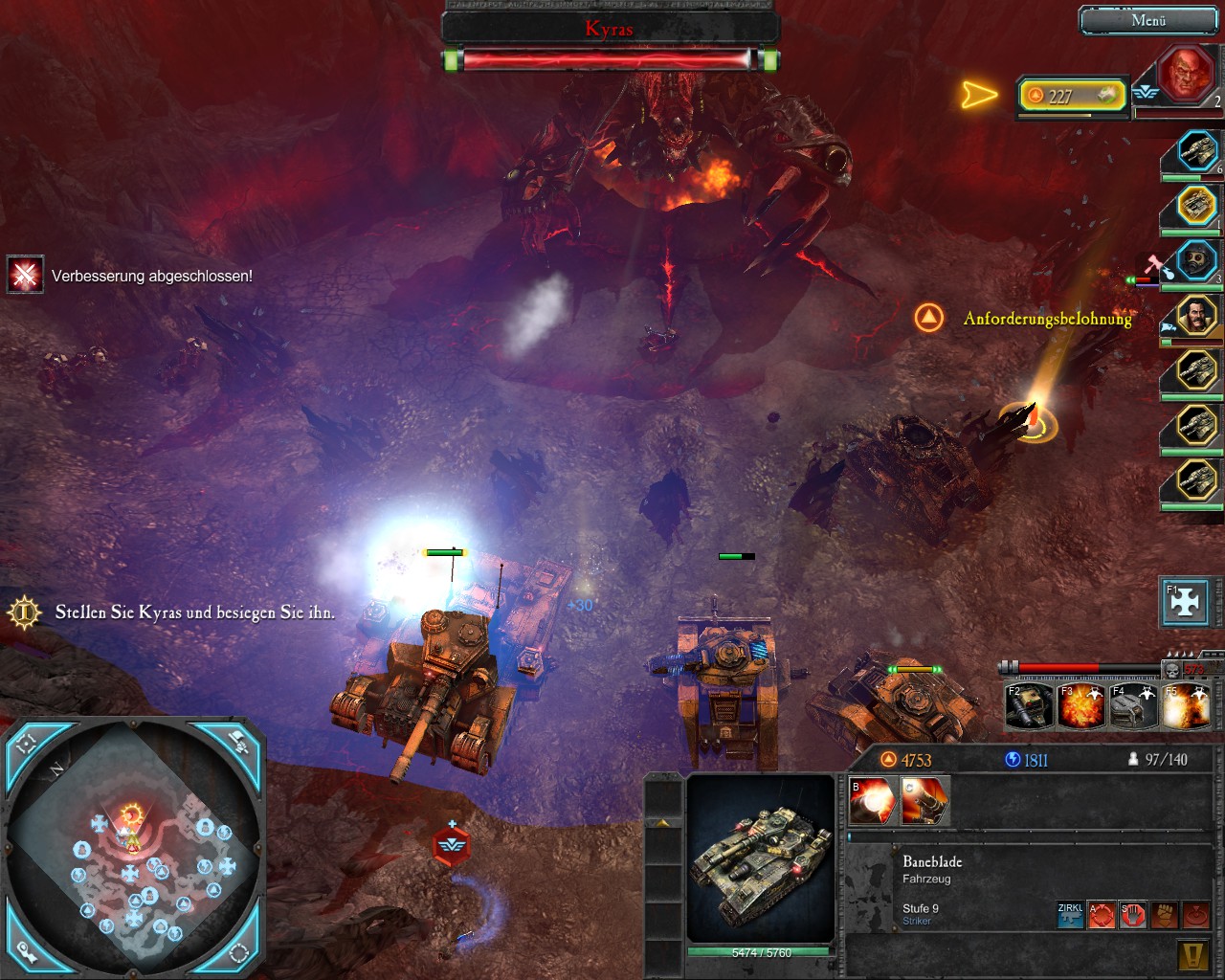1225x980 pixels.
Task: Click the yellow 227 requisition reward button
Action: 1072,96
